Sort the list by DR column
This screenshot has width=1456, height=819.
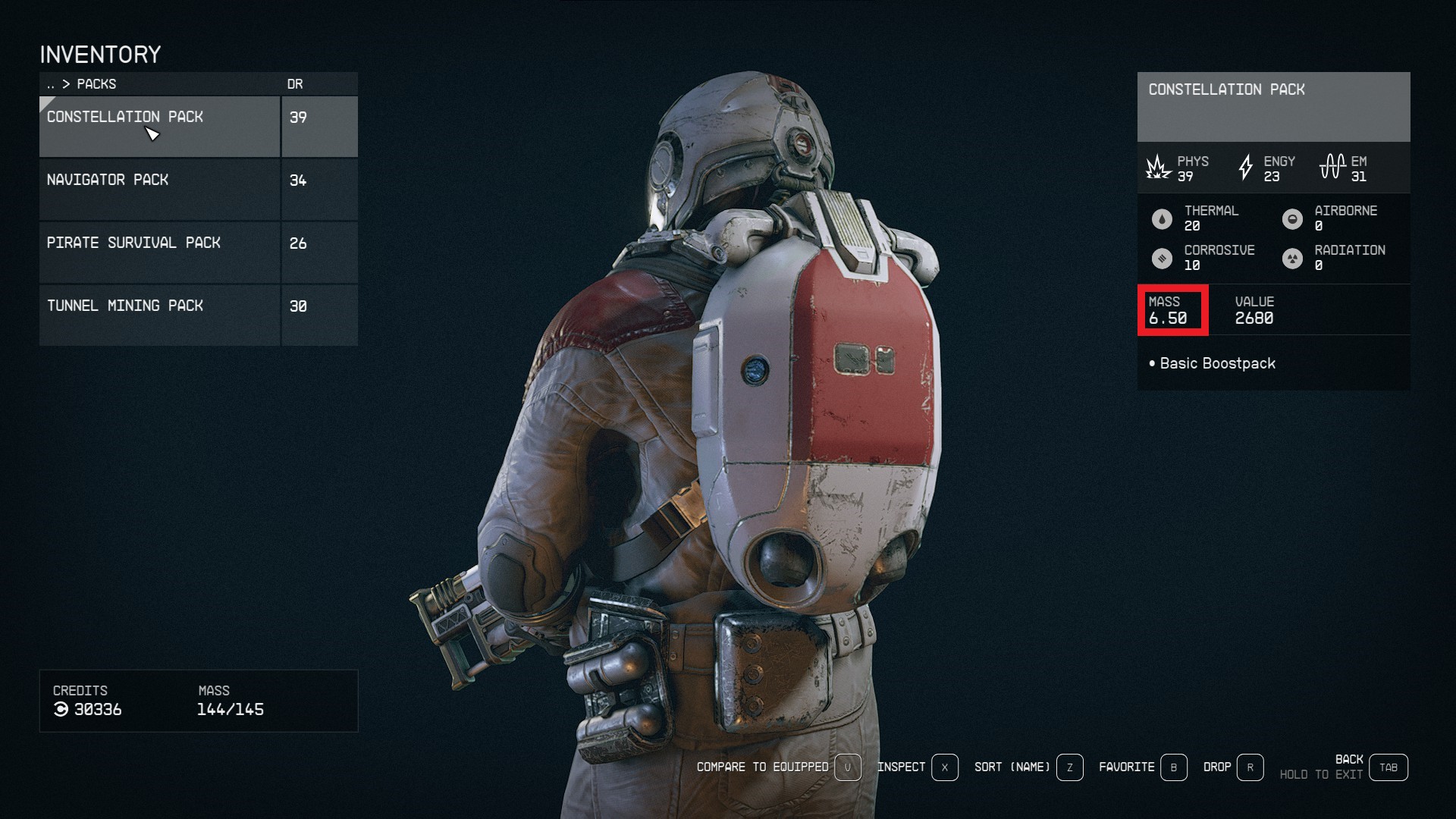coord(295,84)
